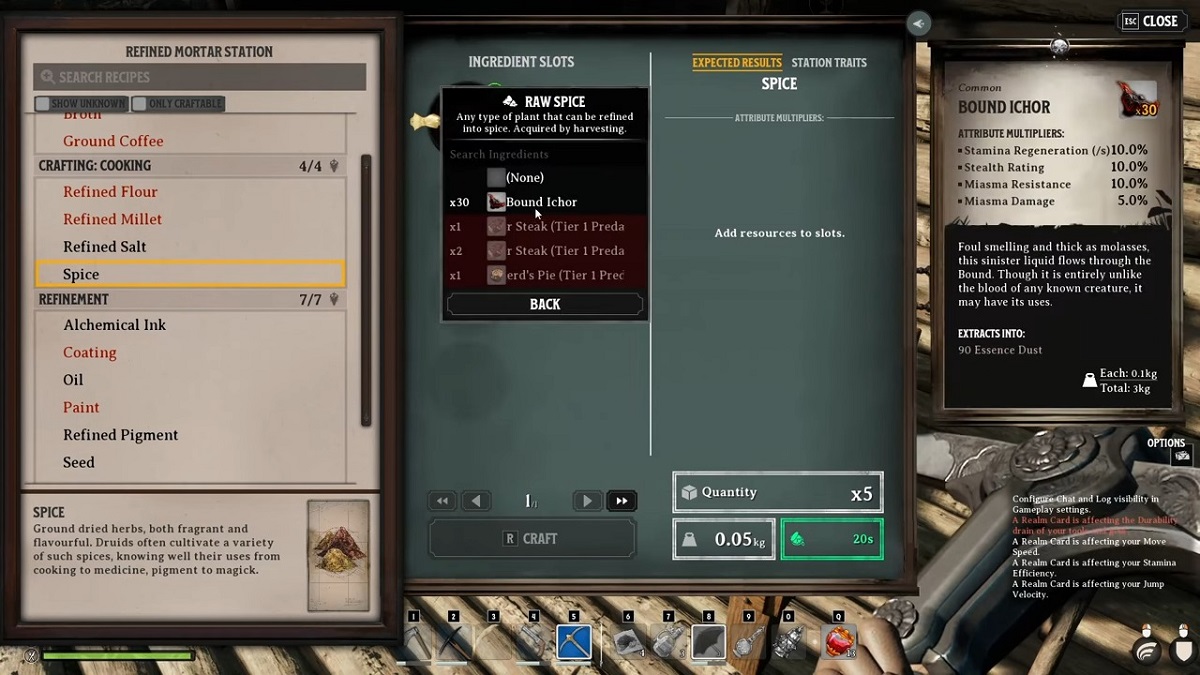This screenshot has width=1200, height=675.
Task: Pick Bound Ichor as the ingredient
Action: click(541, 202)
